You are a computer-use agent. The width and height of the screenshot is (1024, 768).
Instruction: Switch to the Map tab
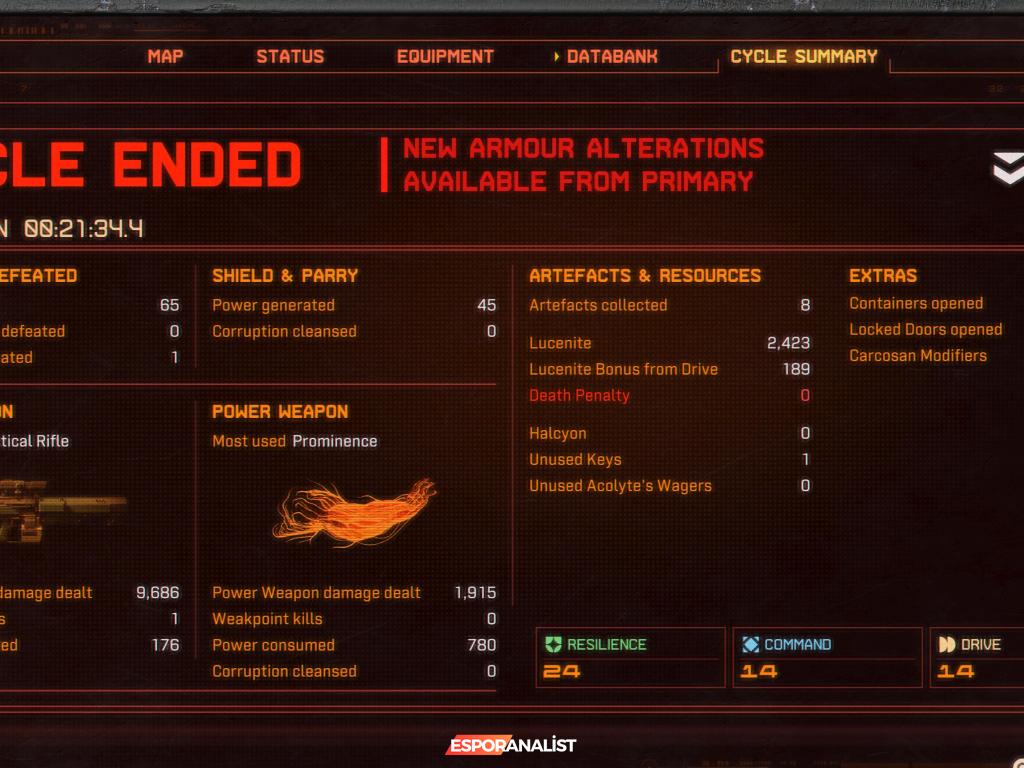(x=165, y=57)
